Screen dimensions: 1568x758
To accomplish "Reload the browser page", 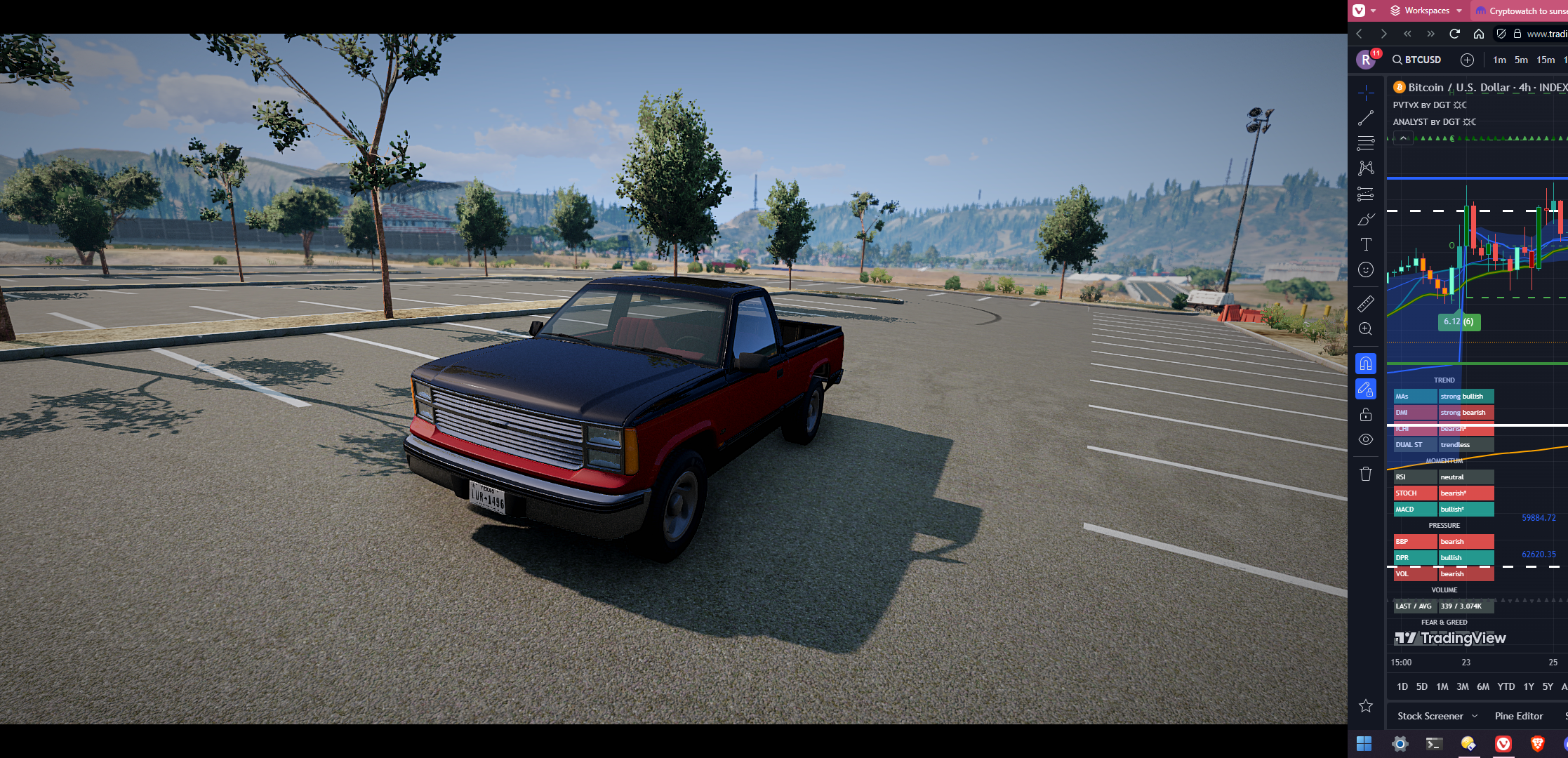I will (1454, 34).
